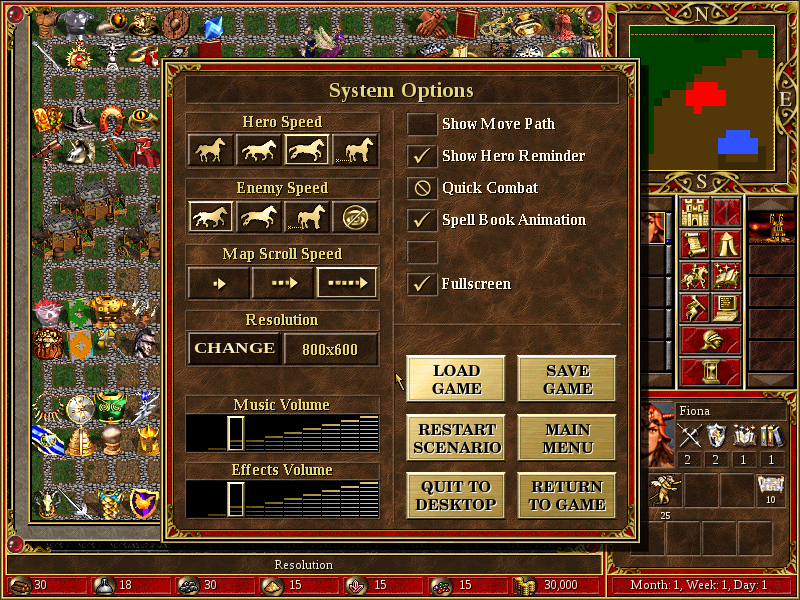800x600 pixels.
Task: Restart the scenario
Action: (456, 438)
